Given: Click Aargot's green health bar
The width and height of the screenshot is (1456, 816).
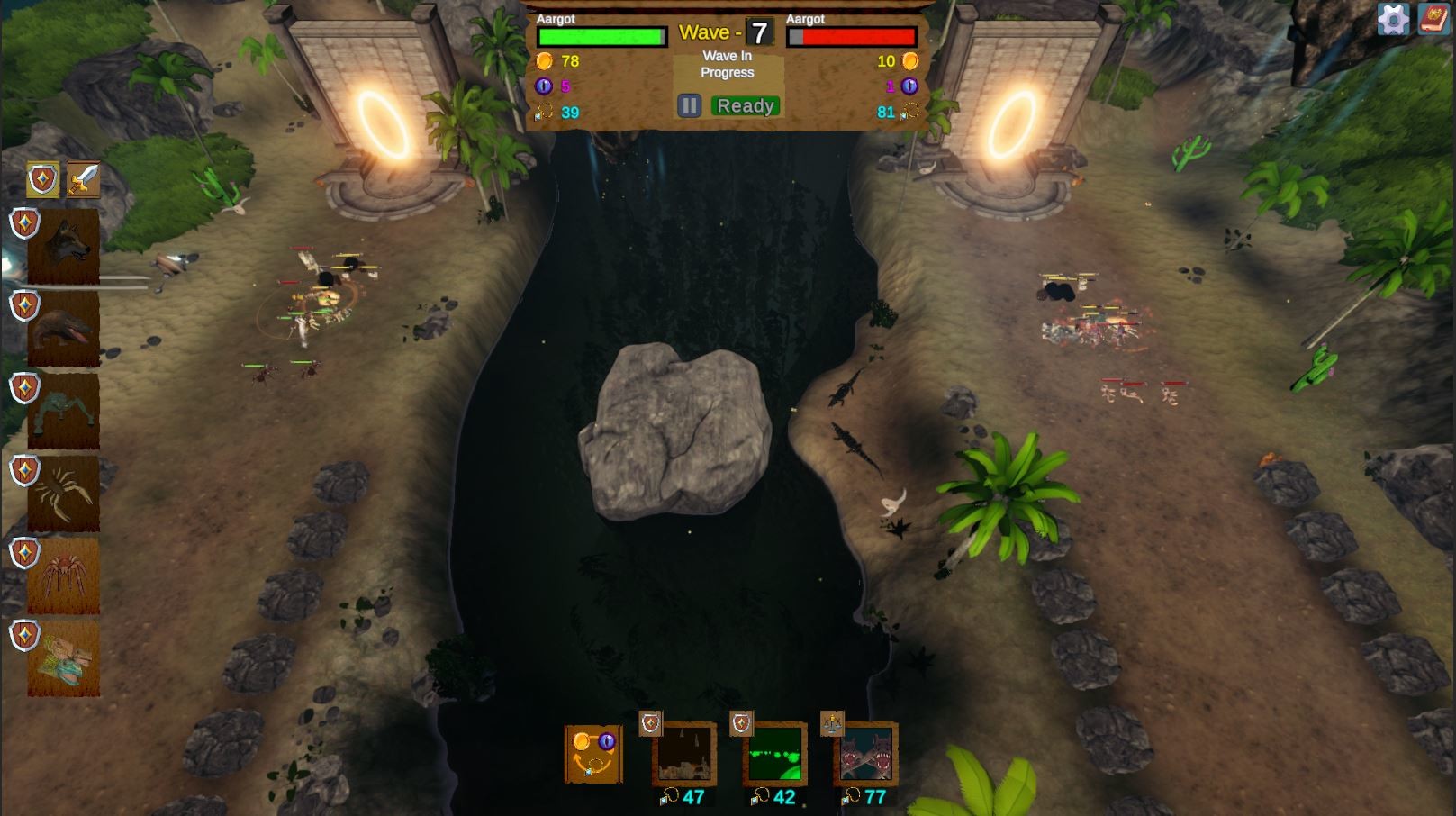Looking at the screenshot, I should 601,37.
